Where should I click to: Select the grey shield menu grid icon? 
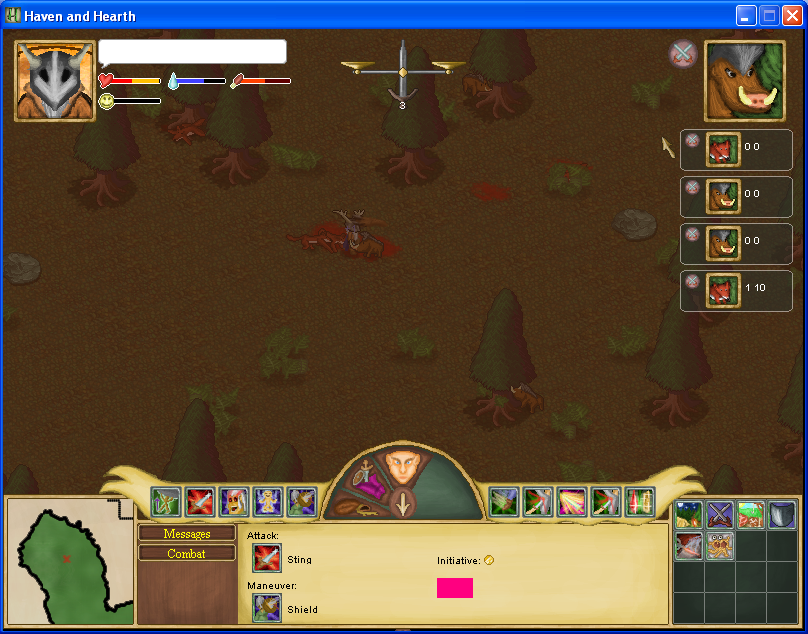[x=782, y=515]
